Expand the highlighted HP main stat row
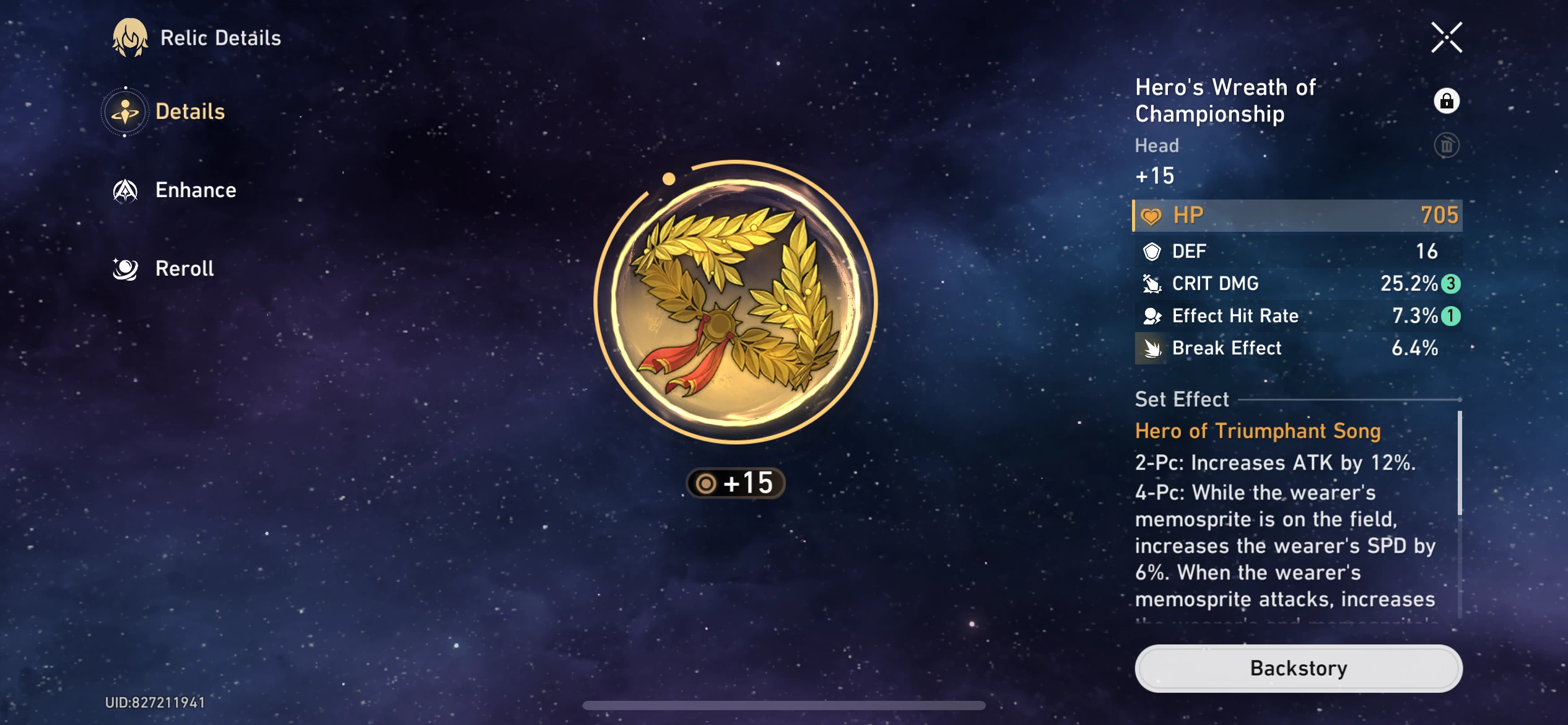 1296,214
